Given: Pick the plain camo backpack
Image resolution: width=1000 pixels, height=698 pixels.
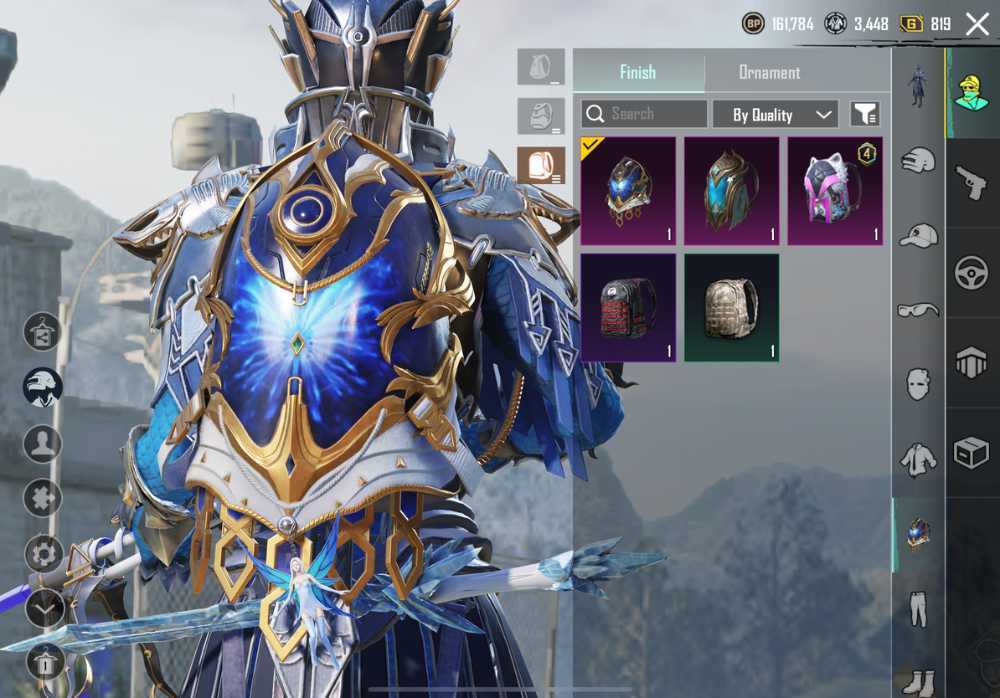Looking at the screenshot, I should coord(731,307).
